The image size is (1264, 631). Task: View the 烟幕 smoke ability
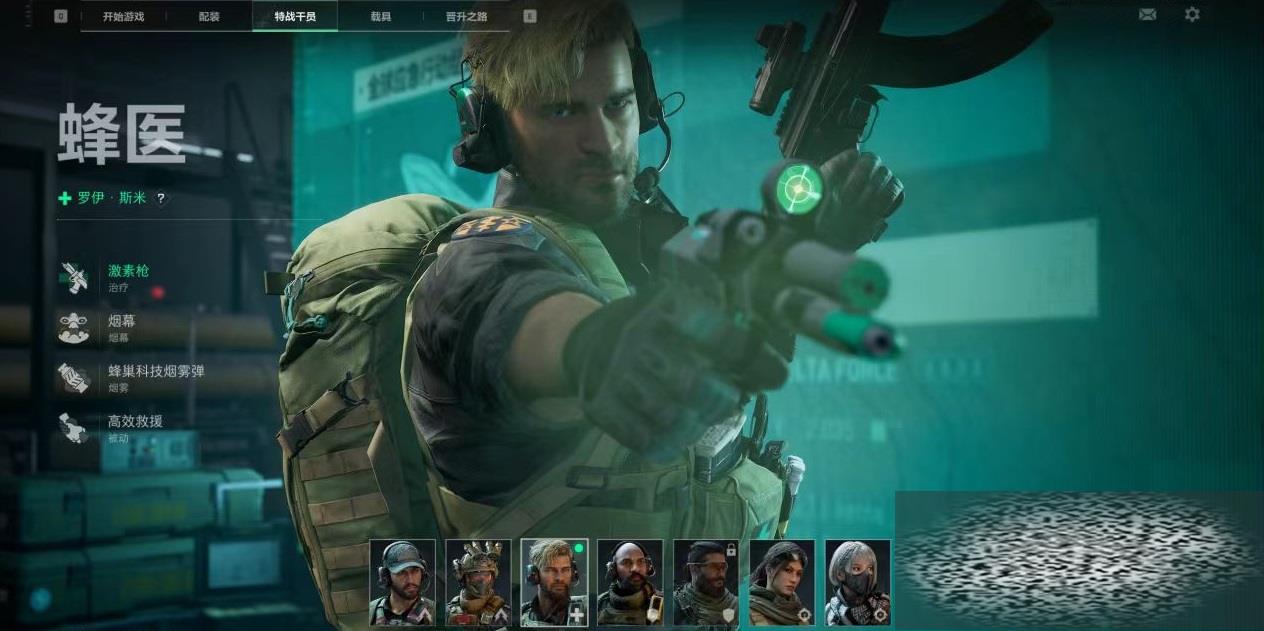pyautogui.click(x=120, y=326)
